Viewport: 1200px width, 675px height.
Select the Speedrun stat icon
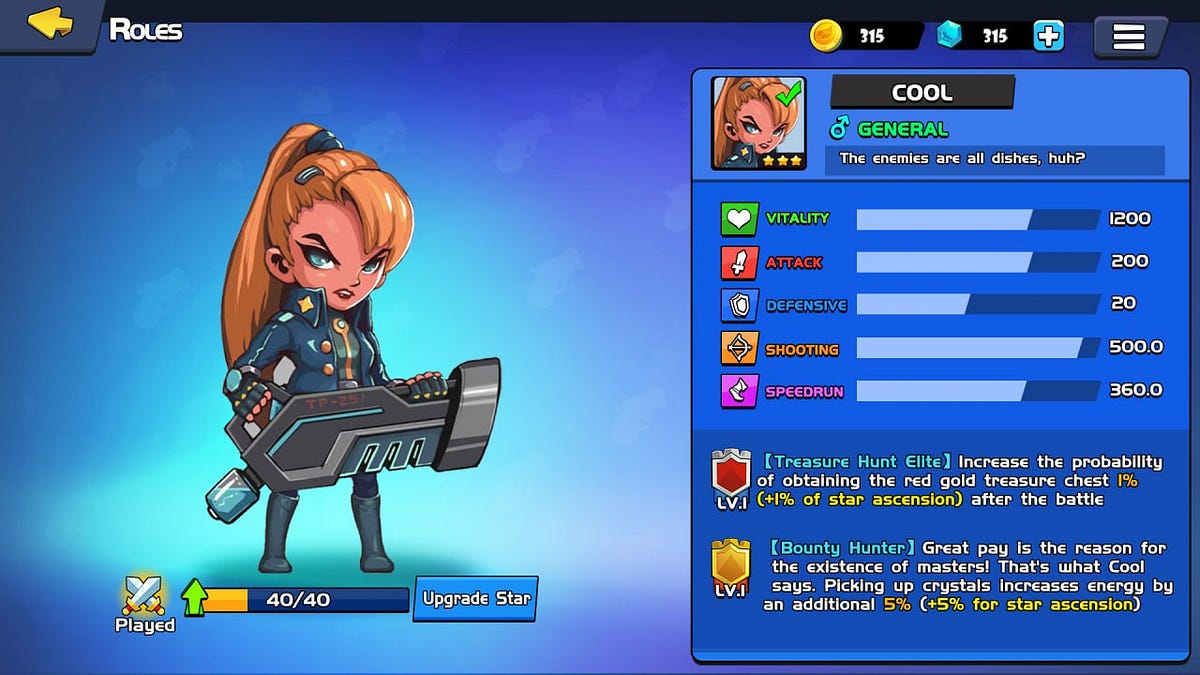pos(739,391)
